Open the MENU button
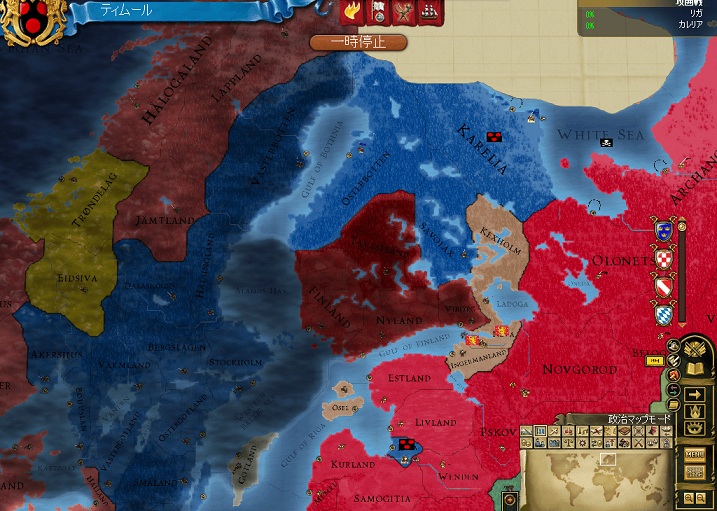The width and height of the screenshot is (717, 511). coord(694,454)
